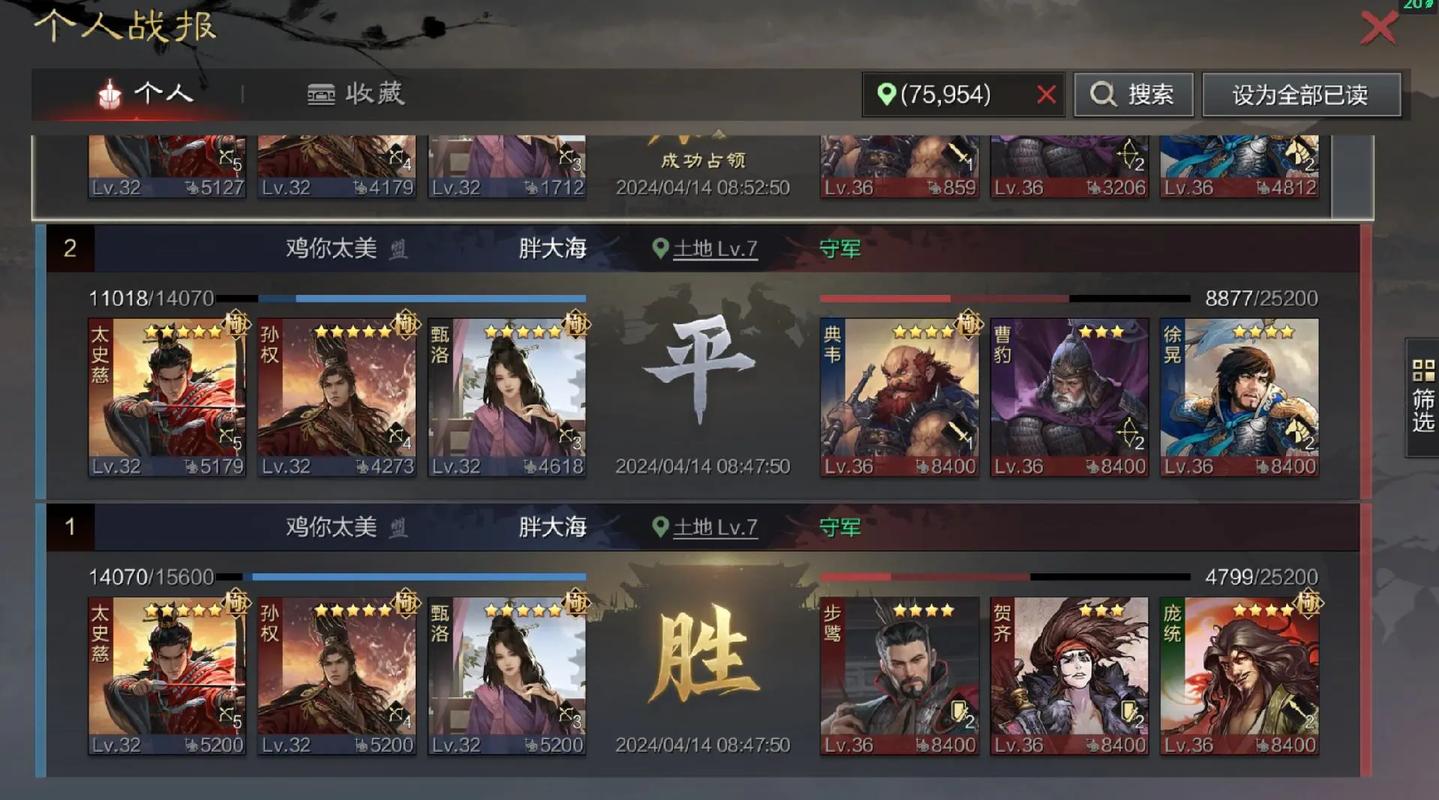Click the pin icon beside 土地 Lv.7 in the draw report
Viewport: 1439px width, 800px height.
(x=659, y=249)
